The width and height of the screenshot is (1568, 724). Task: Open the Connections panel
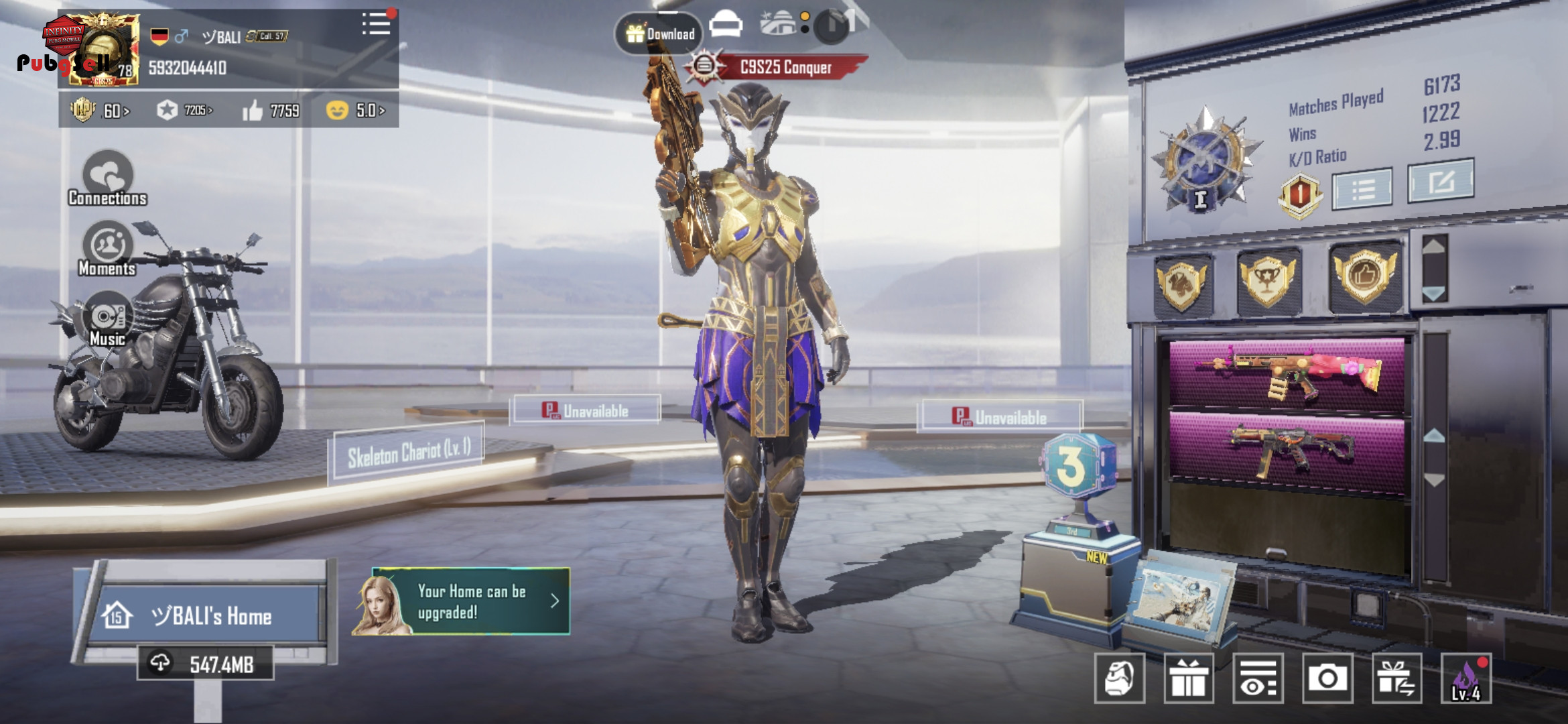pyautogui.click(x=108, y=178)
